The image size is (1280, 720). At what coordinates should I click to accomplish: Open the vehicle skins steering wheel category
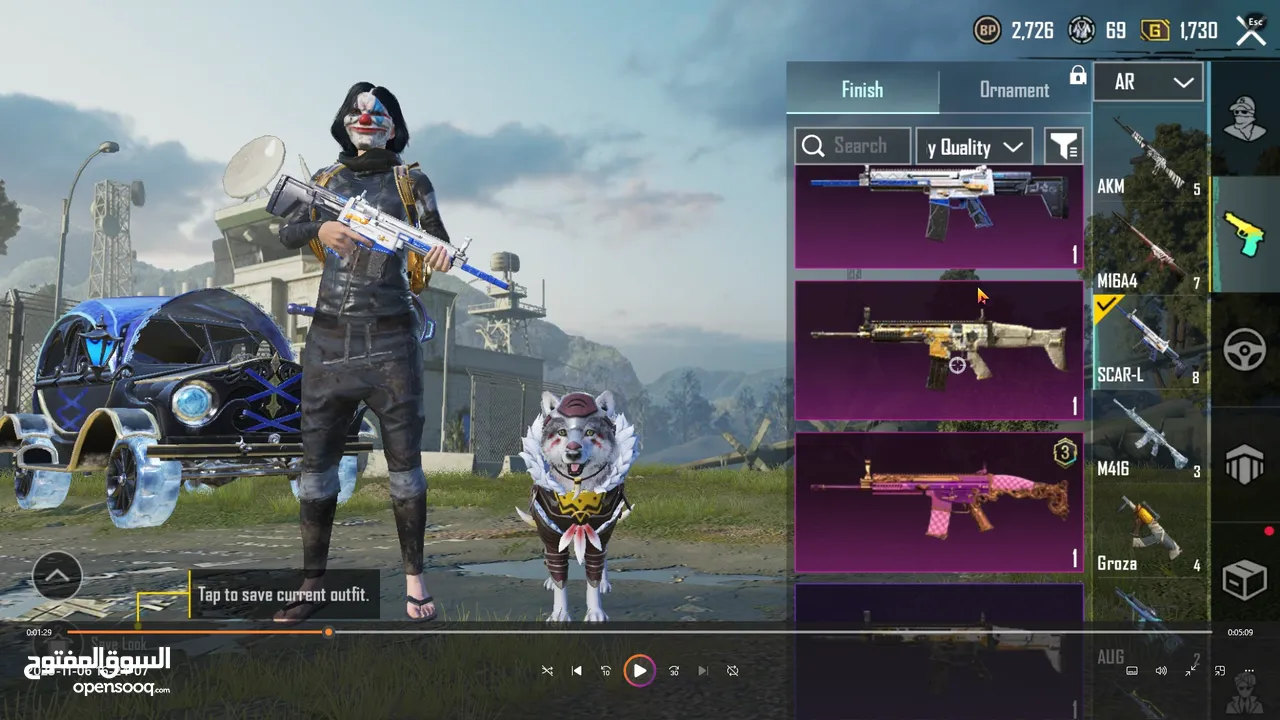click(x=1245, y=350)
